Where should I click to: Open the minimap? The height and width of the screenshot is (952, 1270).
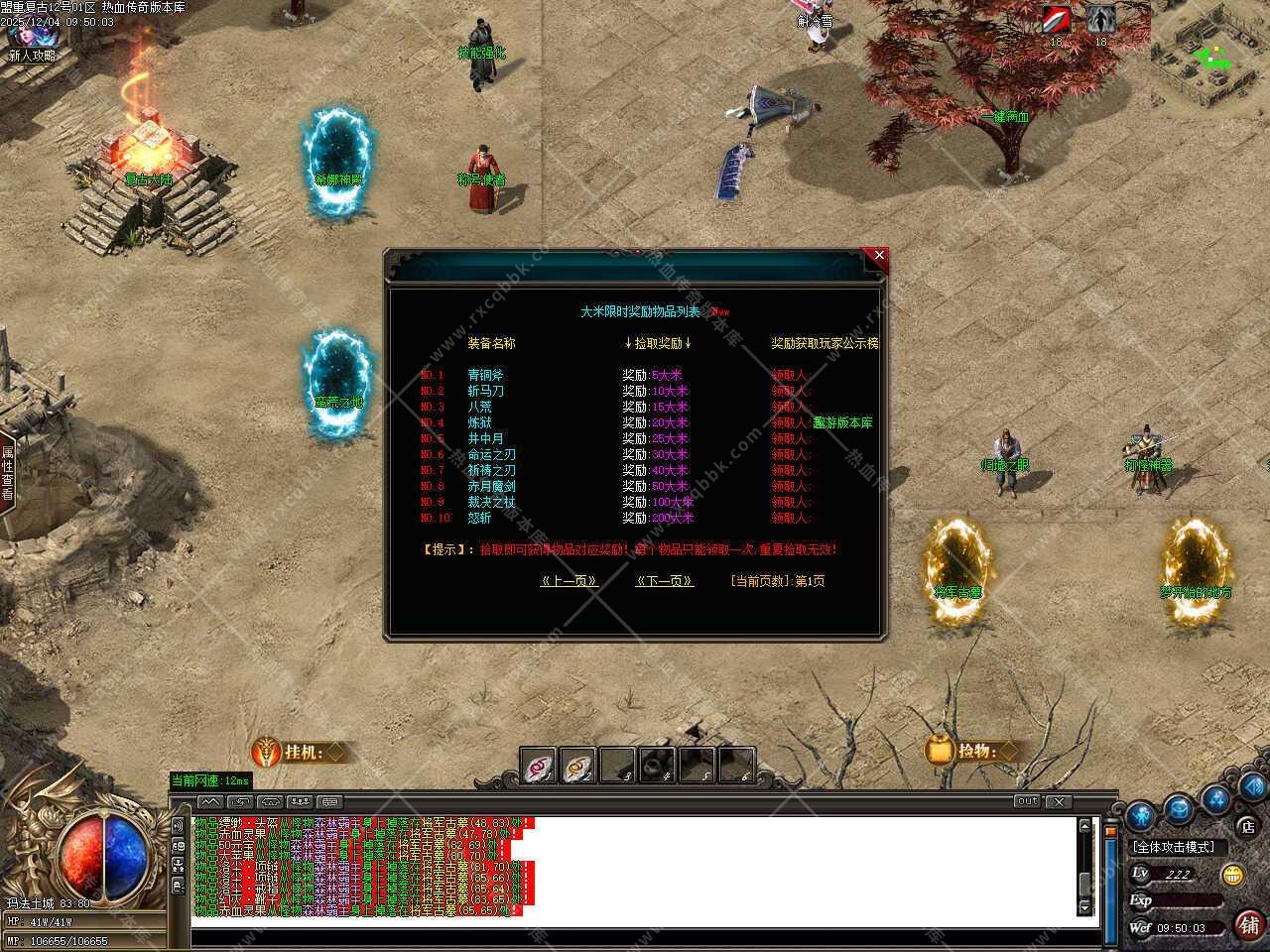coord(1210,55)
